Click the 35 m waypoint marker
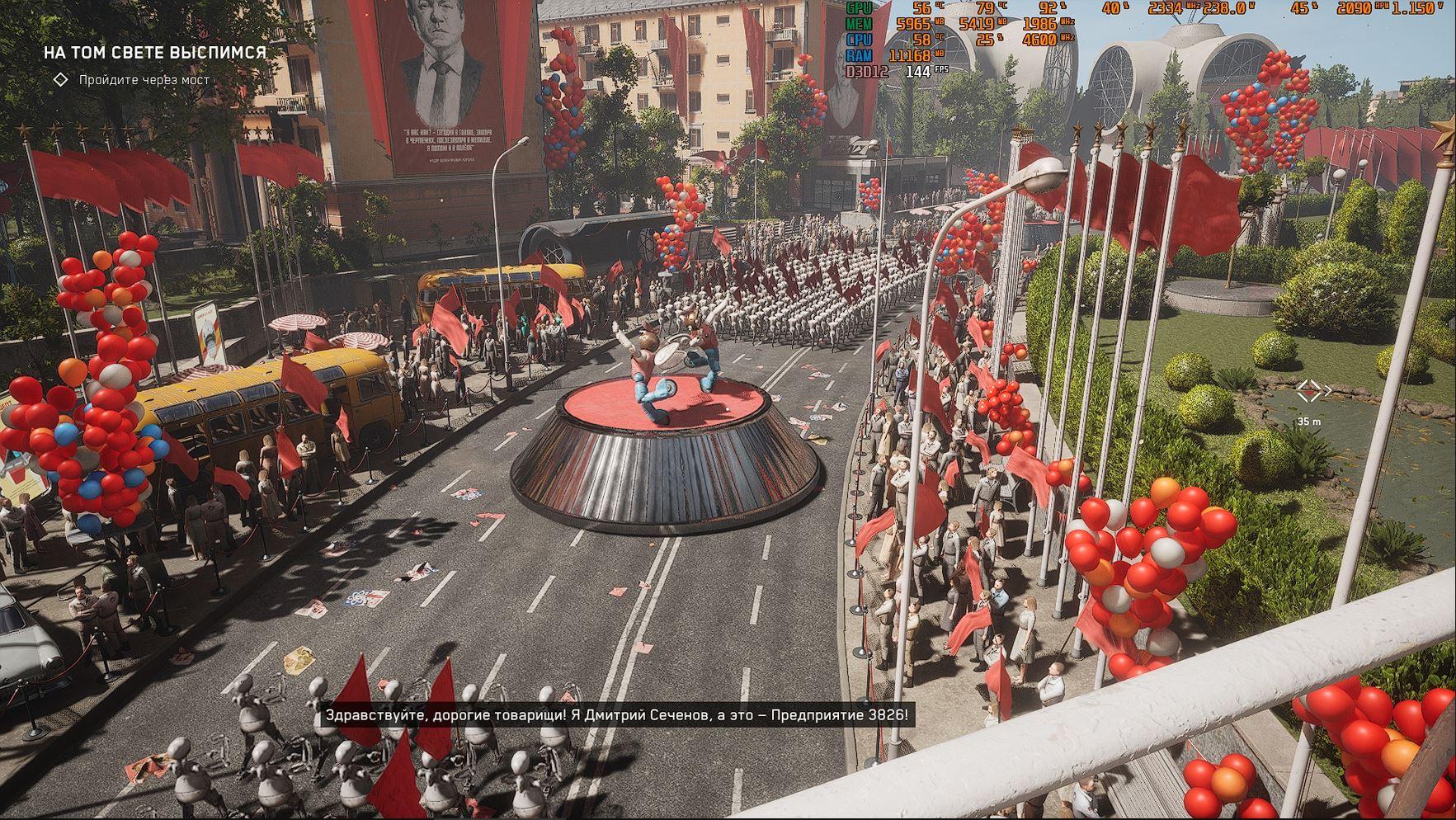Image resolution: width=1456 pixels, height=820 pixels. point(1309,393)
